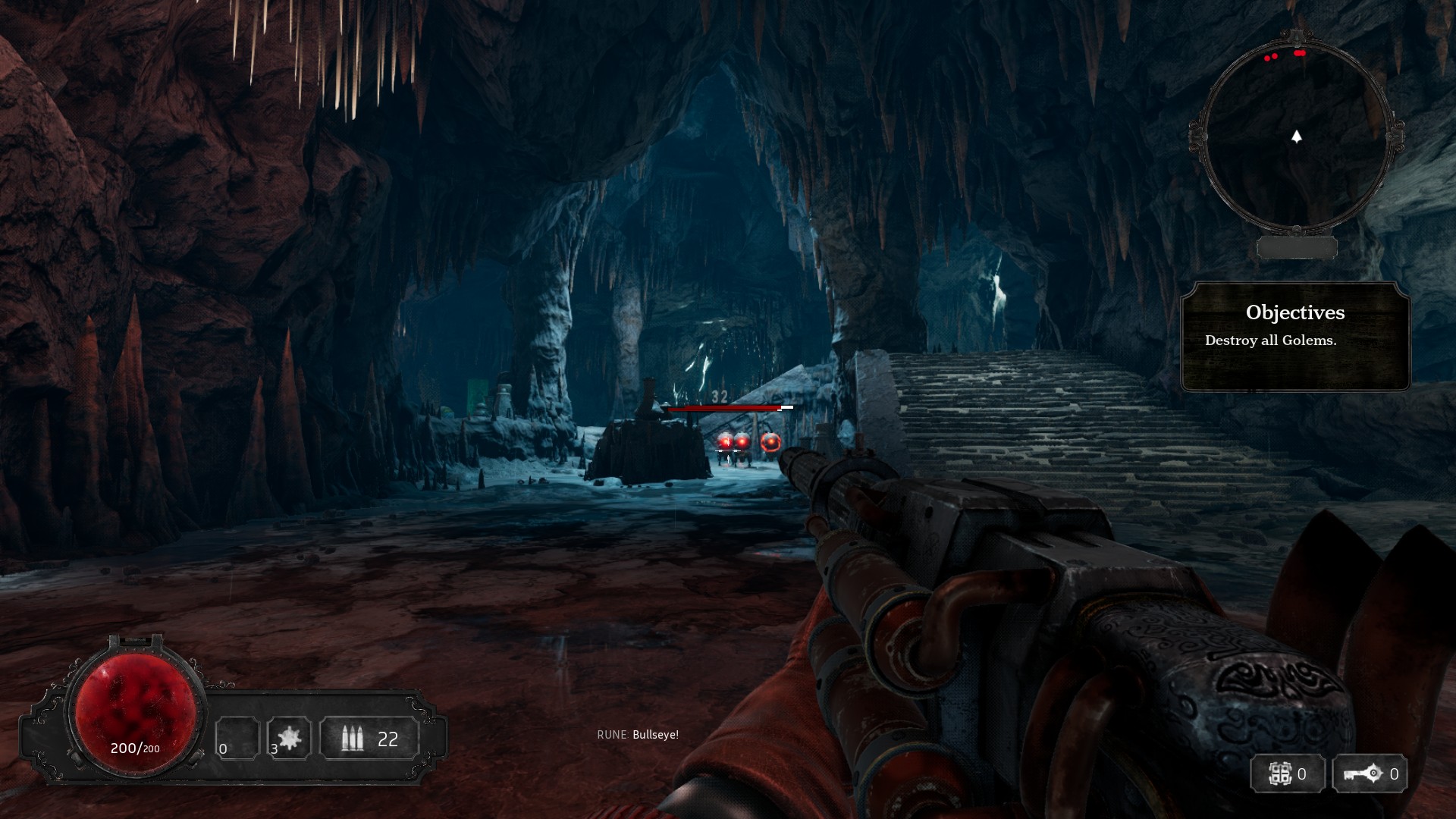Screen dimensions: 1456x819
Task: Click the key item icon
Action: (1363, 773)
